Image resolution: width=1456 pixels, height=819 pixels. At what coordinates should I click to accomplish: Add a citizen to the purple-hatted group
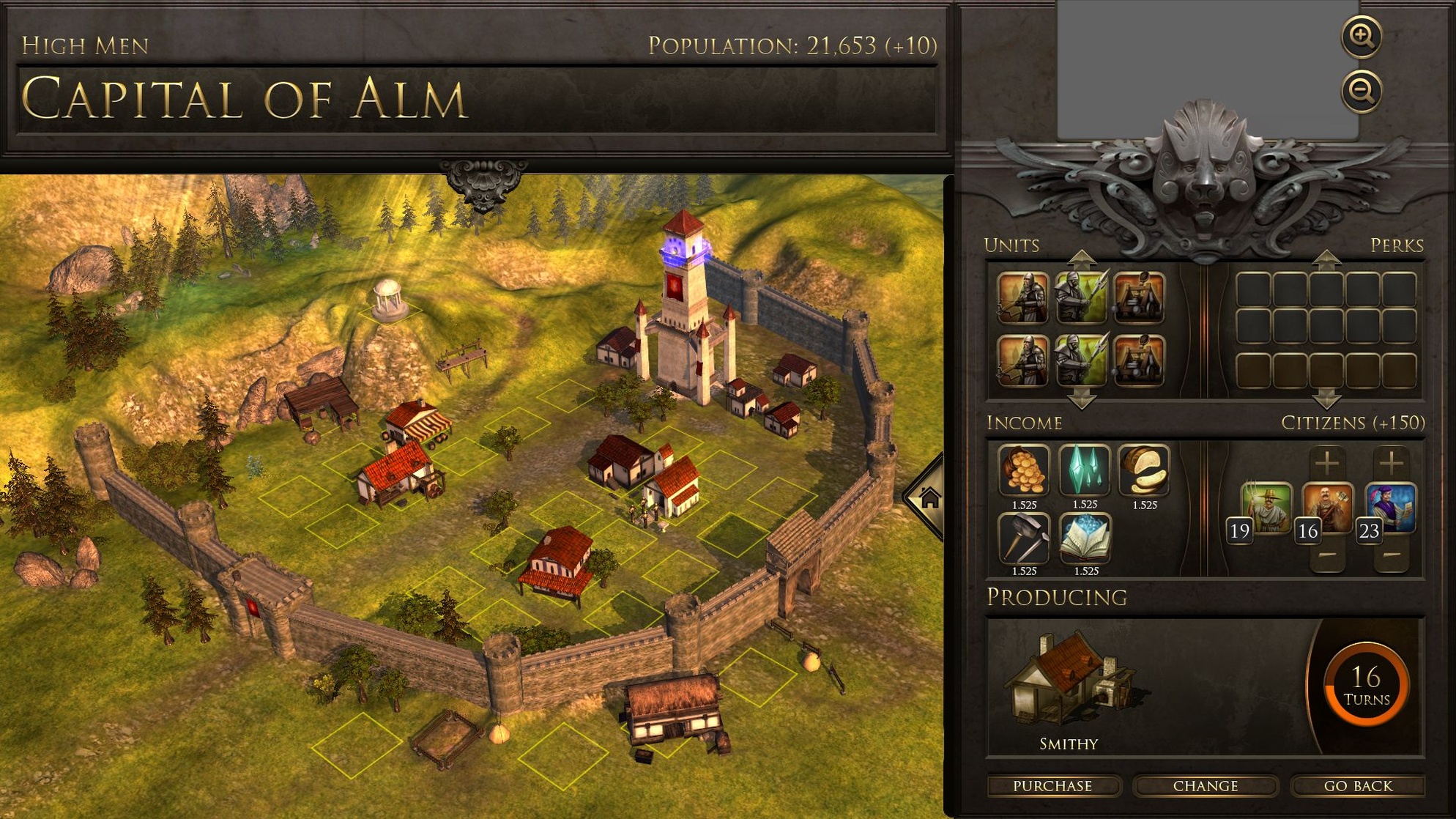pos(1391,463)
